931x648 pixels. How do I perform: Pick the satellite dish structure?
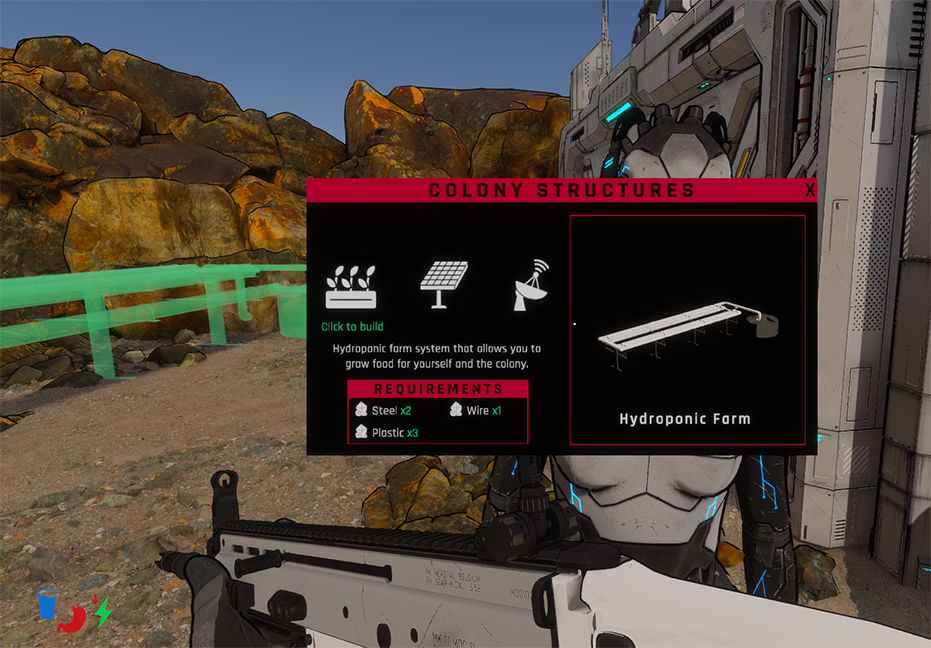(531, 285)
